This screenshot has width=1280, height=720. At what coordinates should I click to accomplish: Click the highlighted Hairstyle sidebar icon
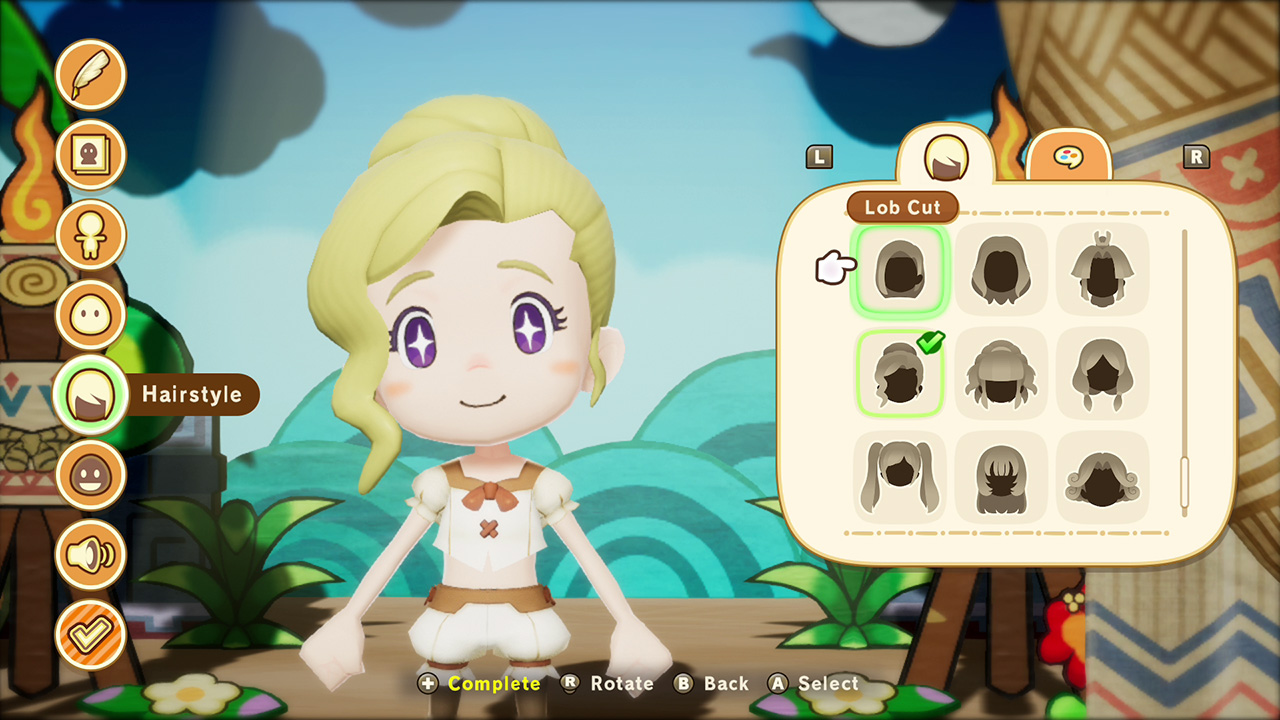[x=91, y=393]
